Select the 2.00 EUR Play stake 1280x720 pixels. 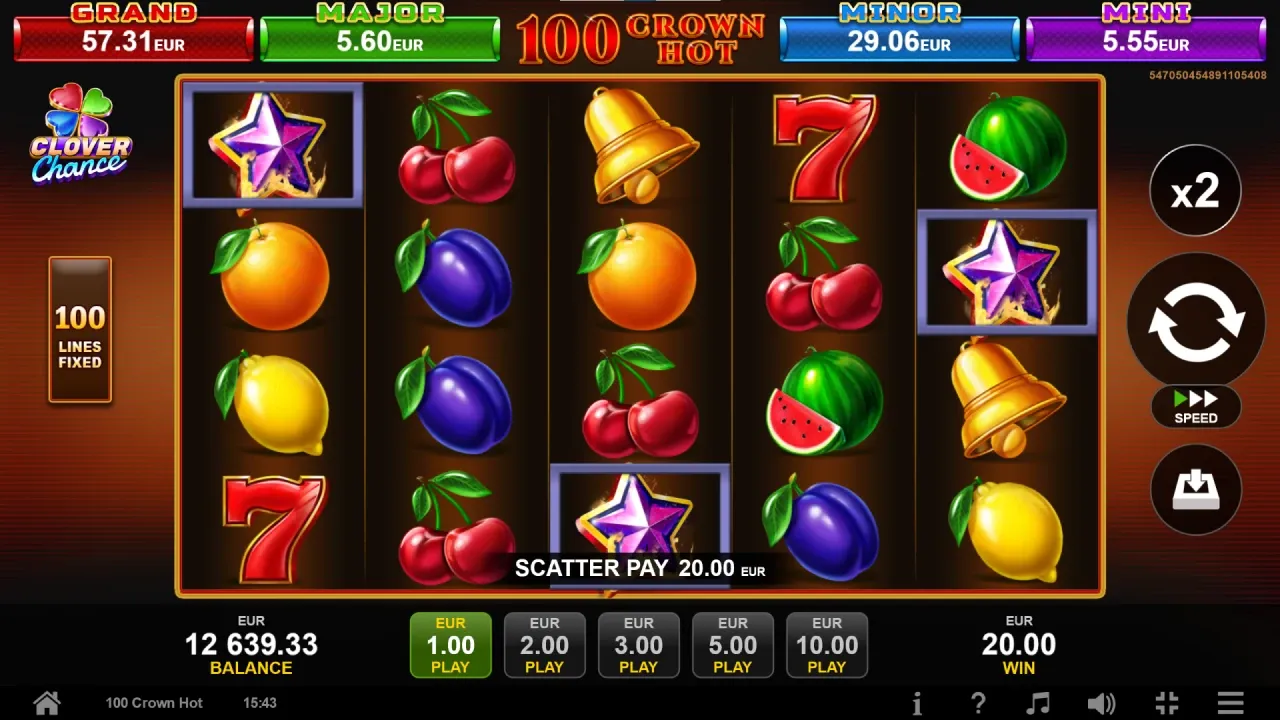[545, 645]
